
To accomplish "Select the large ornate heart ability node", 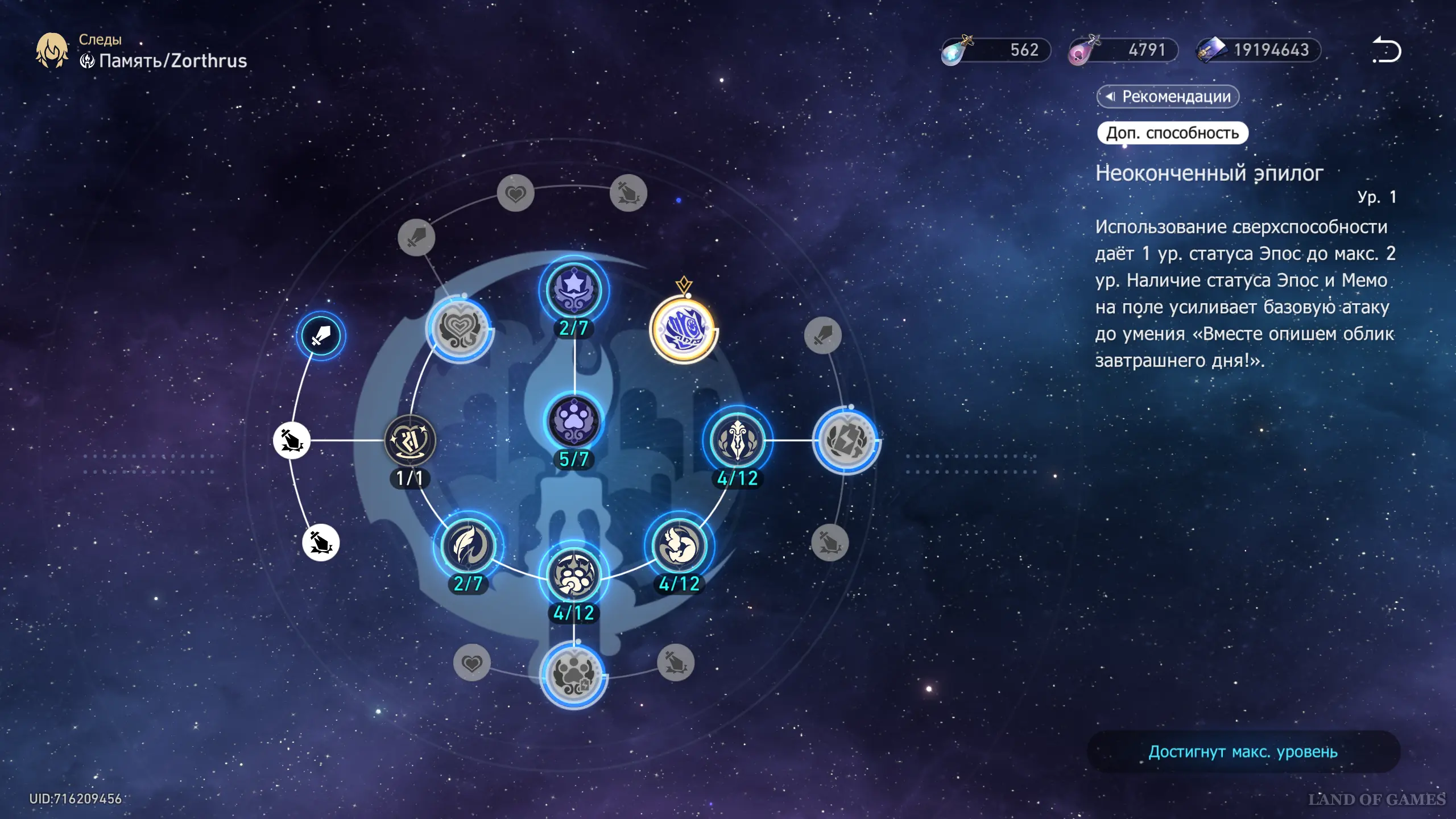I will pyautogui.click(x=460, y=329).
